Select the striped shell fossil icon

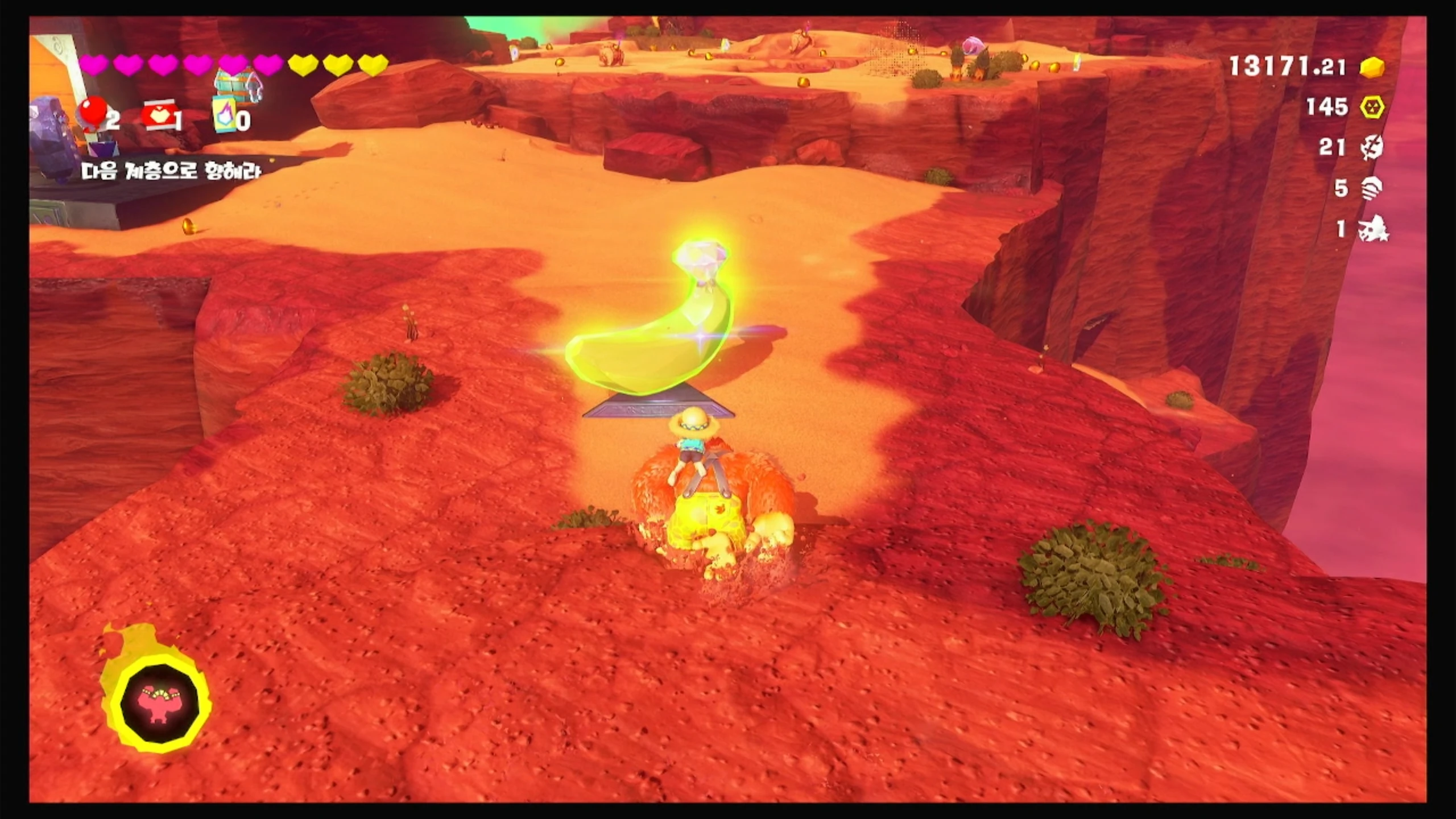click(x=1372, y=188)
